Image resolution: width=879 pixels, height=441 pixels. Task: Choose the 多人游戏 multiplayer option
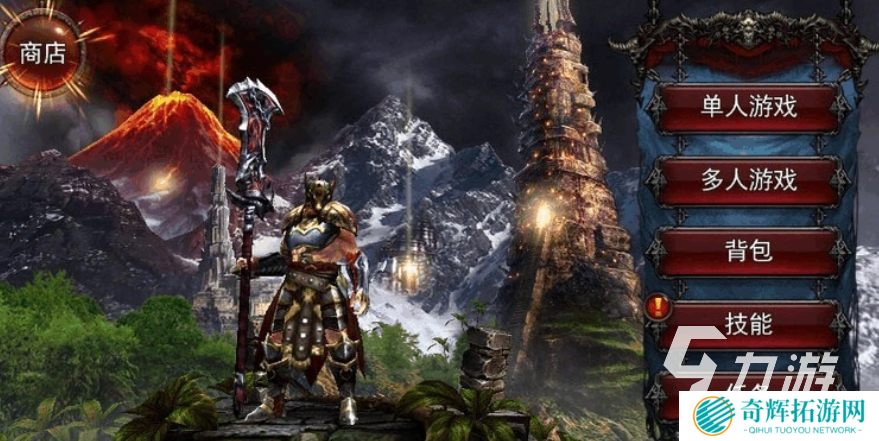coord(748,180)
